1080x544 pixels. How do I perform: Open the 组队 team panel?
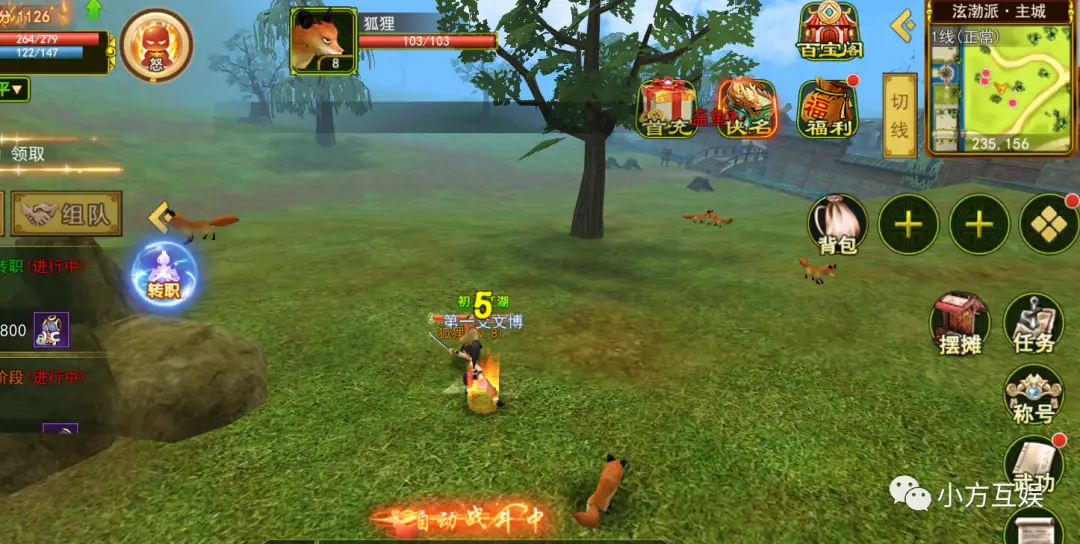click(68, 214)
